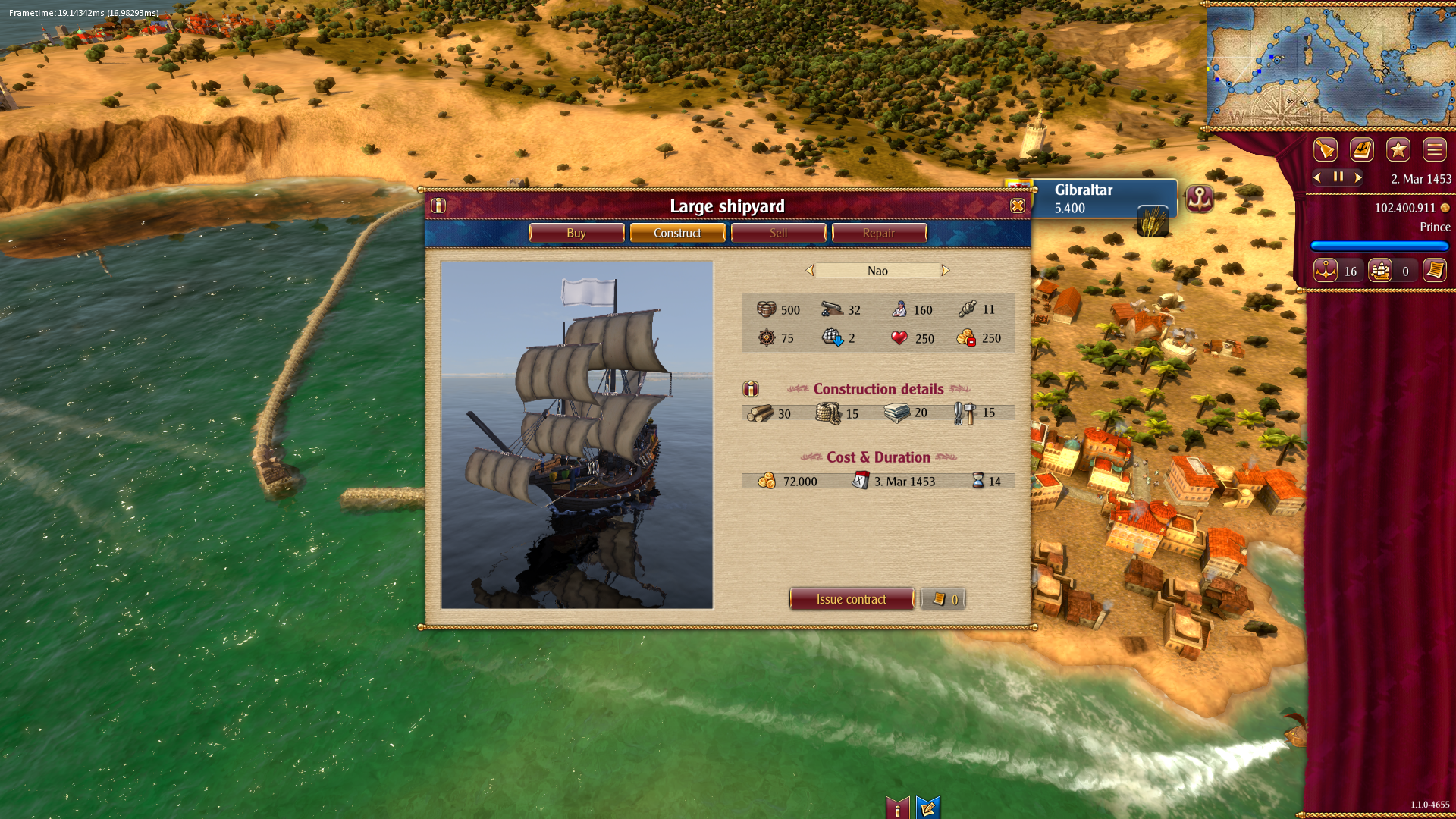Viewport: 1456px width, 819px height.
Task: Open the notifications bell icon
Action: click(x=1325, y=149)
